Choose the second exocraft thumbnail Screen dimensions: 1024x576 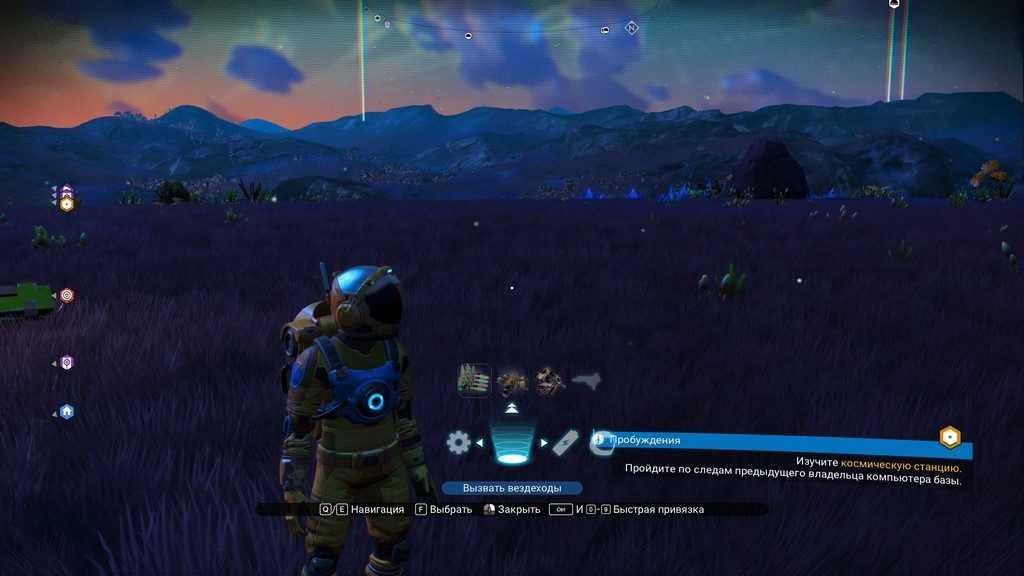[x=512, y=380]
